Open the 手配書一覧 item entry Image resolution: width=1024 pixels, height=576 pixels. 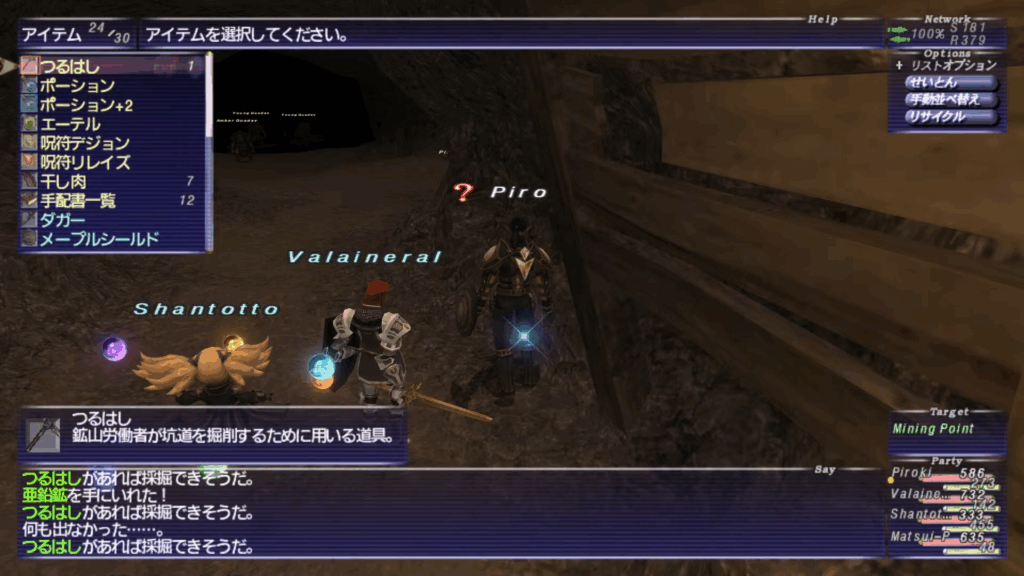110,201
